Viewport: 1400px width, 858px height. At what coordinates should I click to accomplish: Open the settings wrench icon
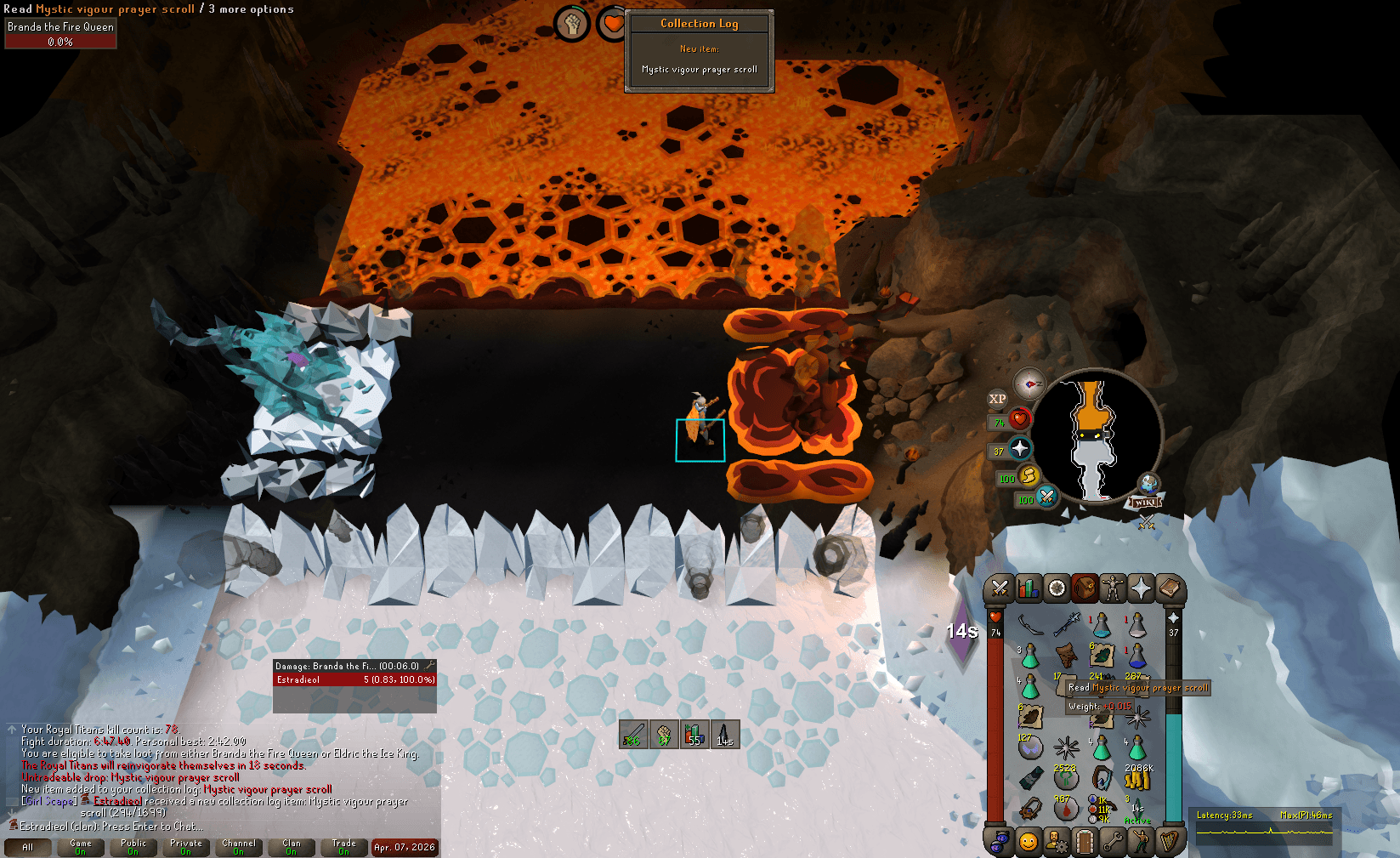[x=1114, y=842]
